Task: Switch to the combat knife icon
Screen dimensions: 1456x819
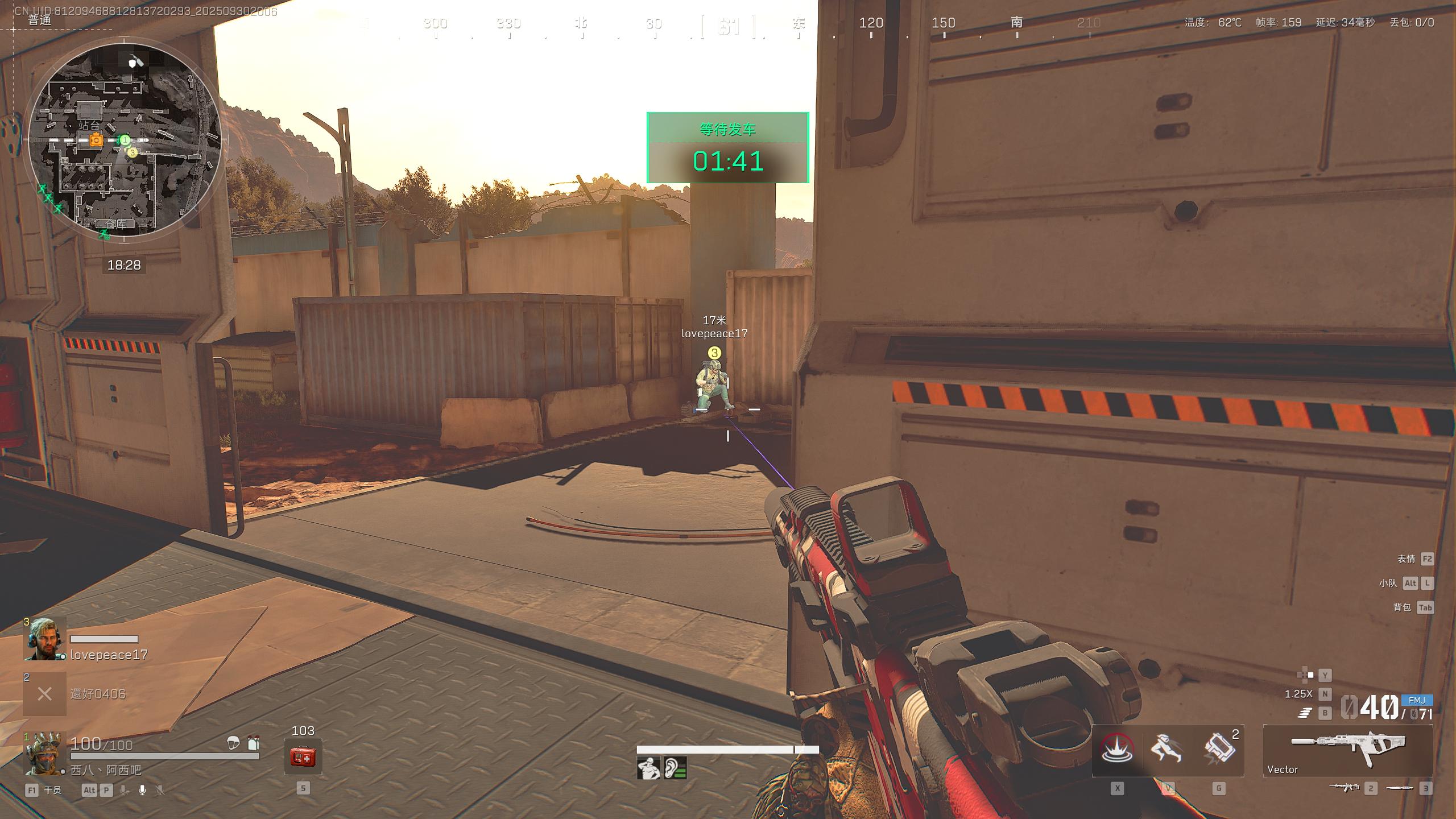Action: [1399, 788]
